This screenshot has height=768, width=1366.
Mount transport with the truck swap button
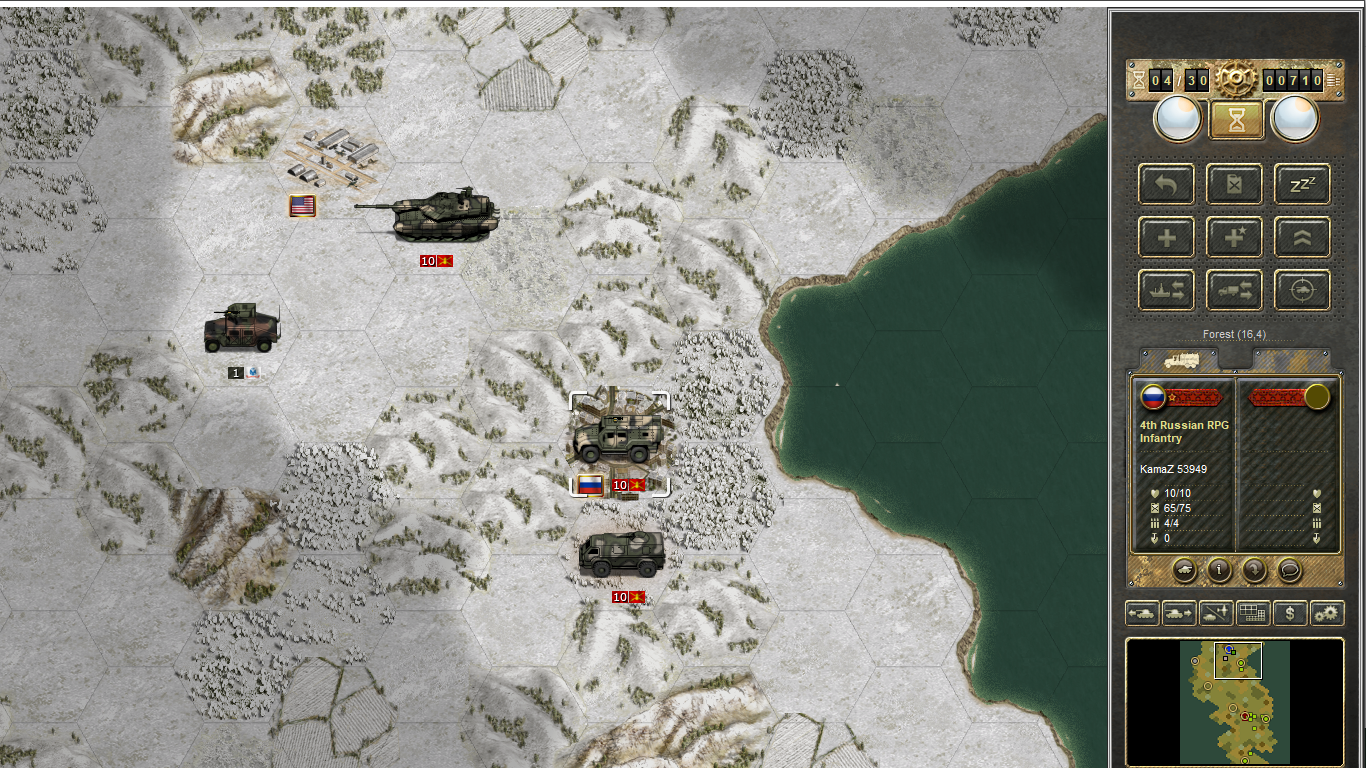pyautogui.click(x=1234, y=291)
